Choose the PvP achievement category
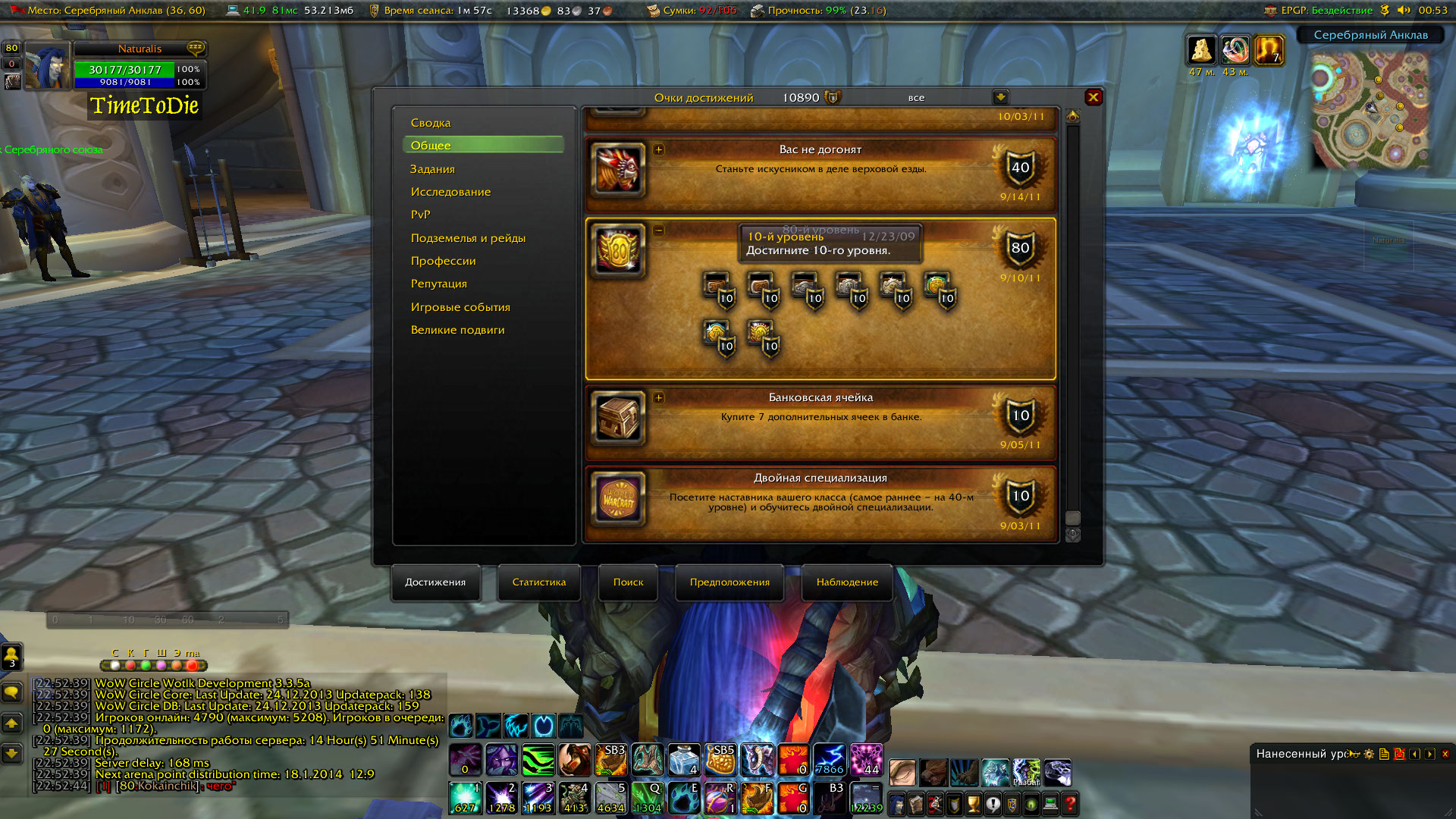The height and width of the screenshot is (819, 1456). coord(420,215)
